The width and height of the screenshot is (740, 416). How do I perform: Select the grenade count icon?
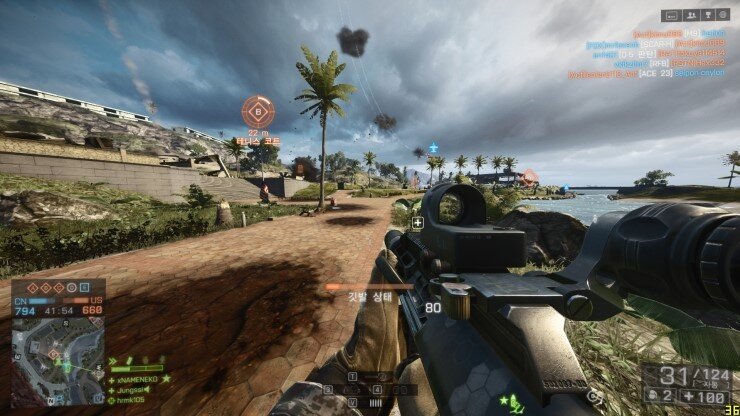click(x=654, y=395)
